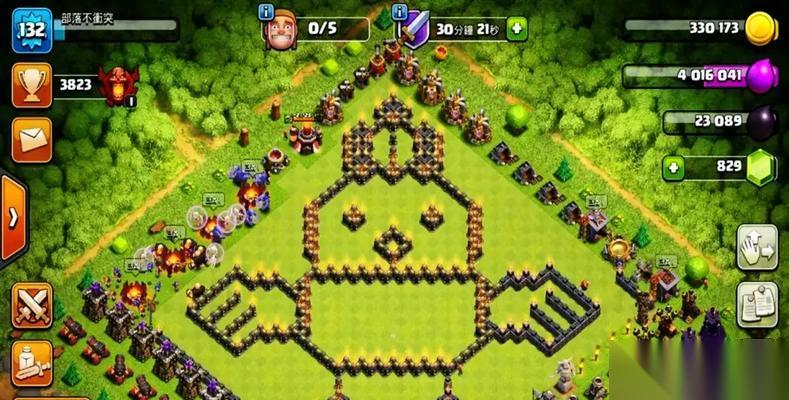Screen dimensions: 789x400
Task: Tap the dark elixir drop icon
Action: (x=762, y=121)
